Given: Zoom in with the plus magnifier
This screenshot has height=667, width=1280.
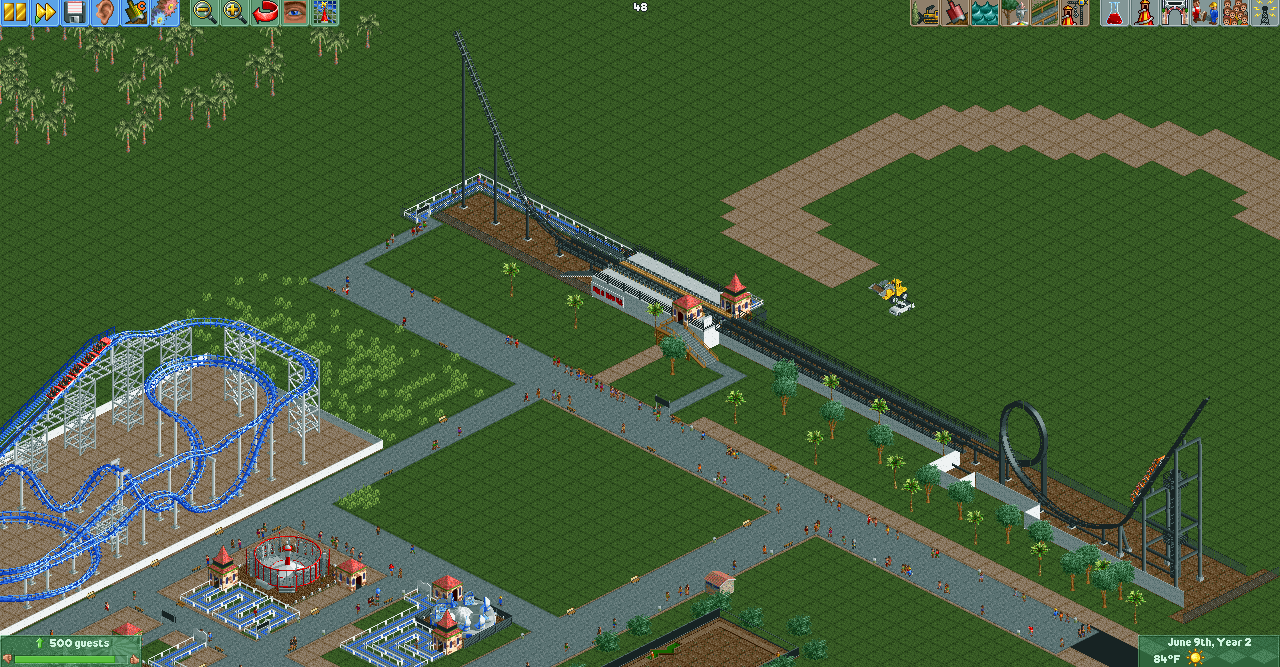Looking at the screenshot, I should pyautogui.click(x=234, y=12).
